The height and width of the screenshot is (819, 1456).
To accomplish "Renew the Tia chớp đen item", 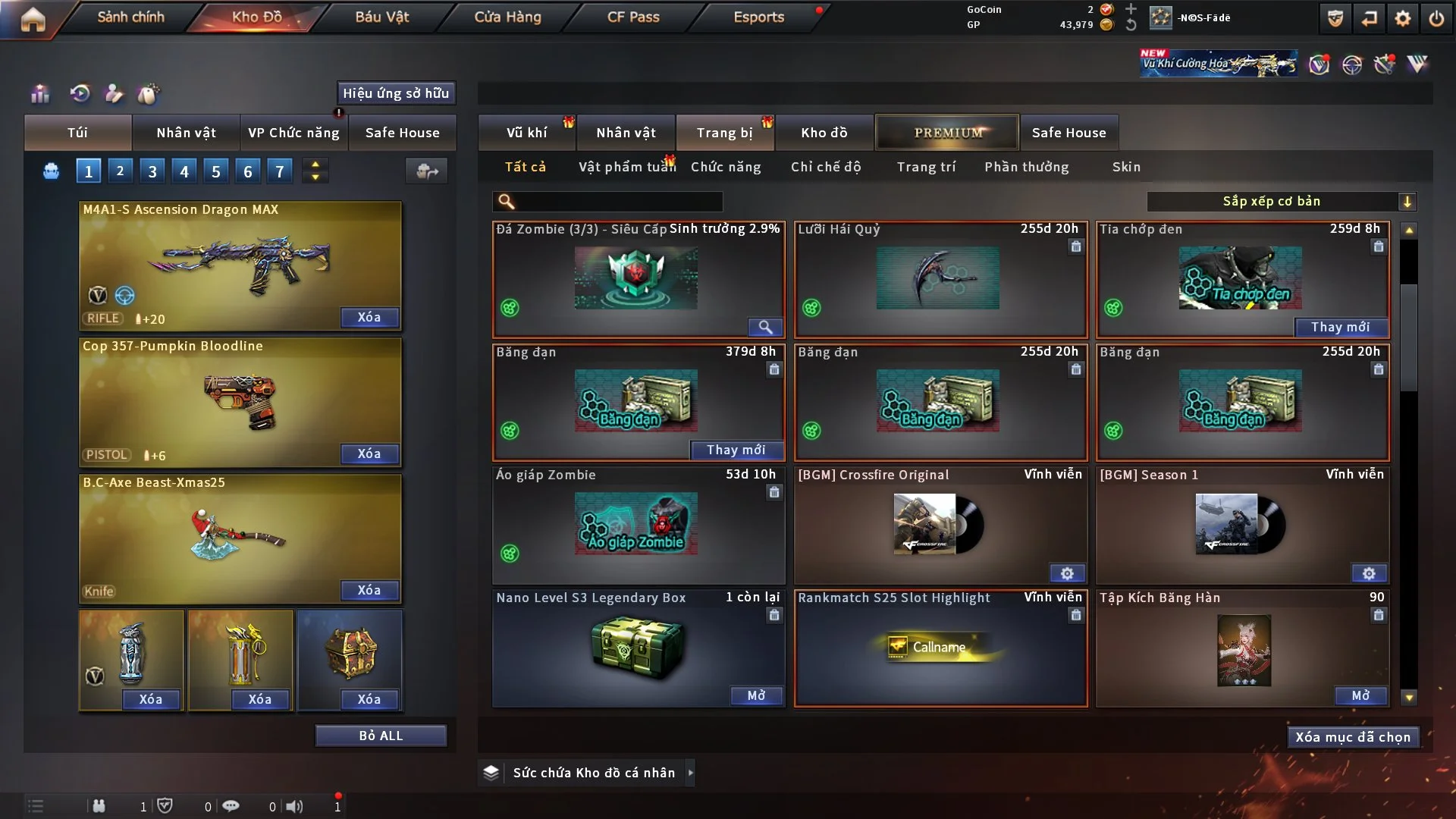I will point(1340,327).
